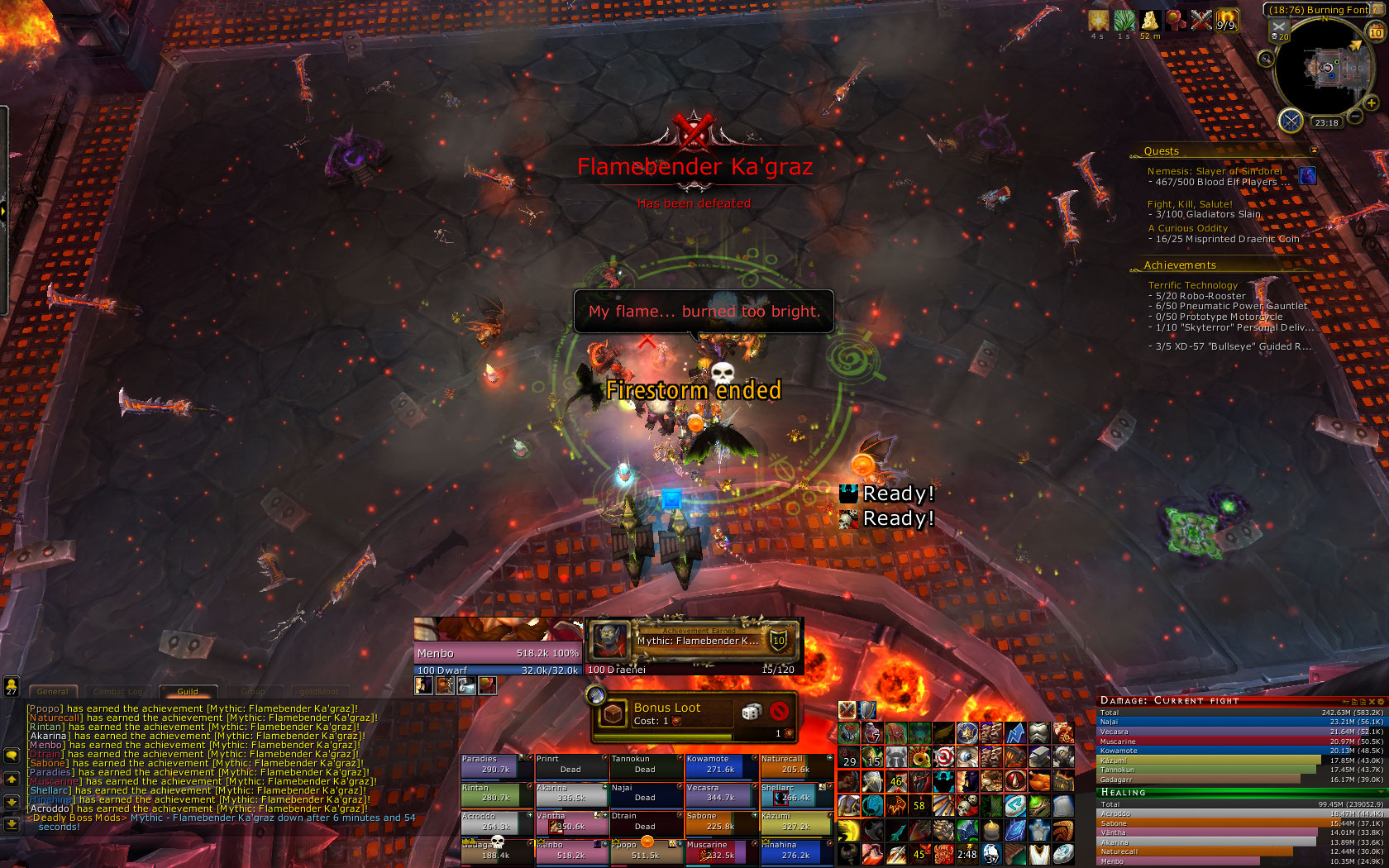Select Kowamote's raid frame

pos(721,765)
